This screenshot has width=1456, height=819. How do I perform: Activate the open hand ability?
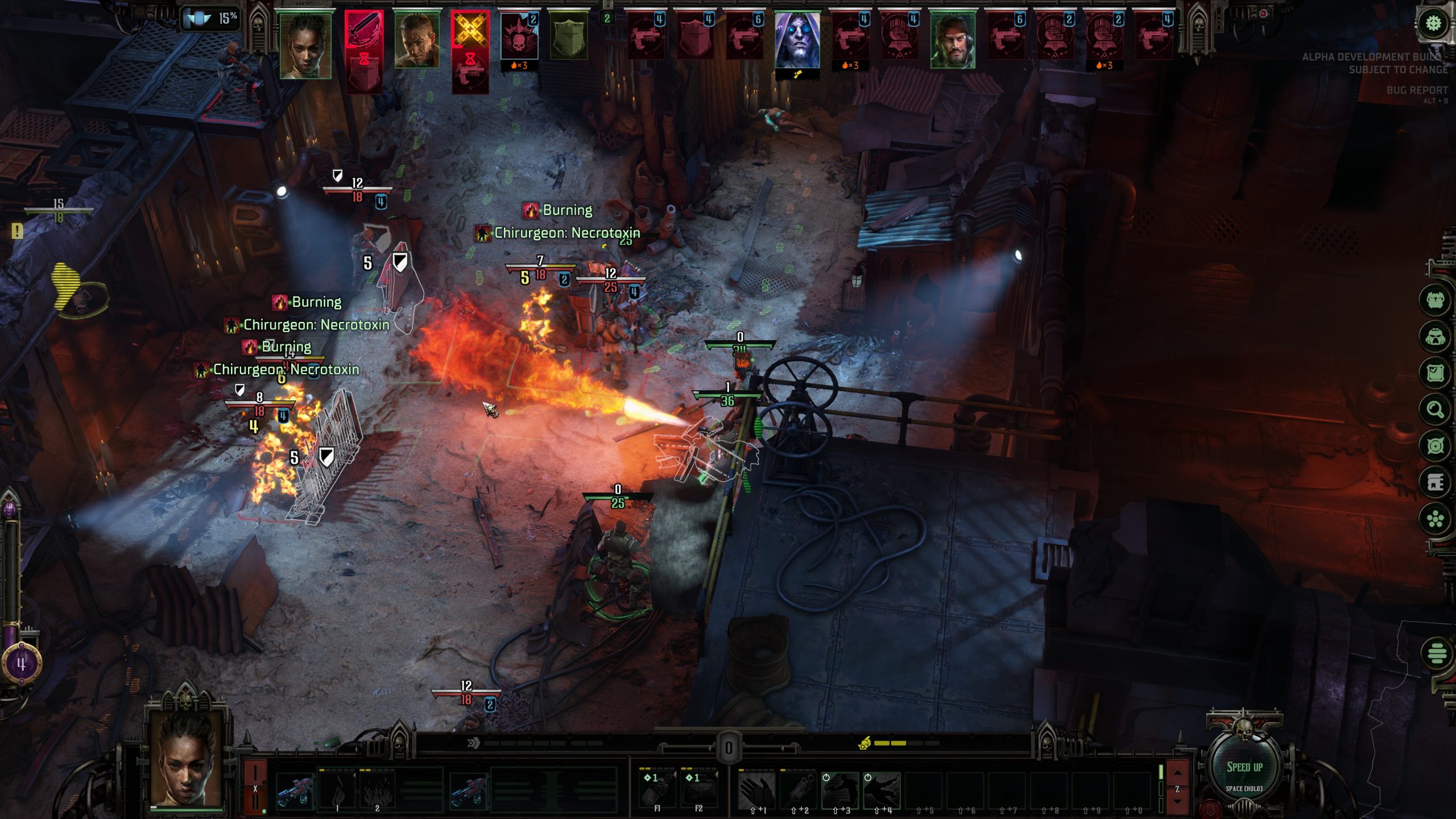click(x=756, y=789)
